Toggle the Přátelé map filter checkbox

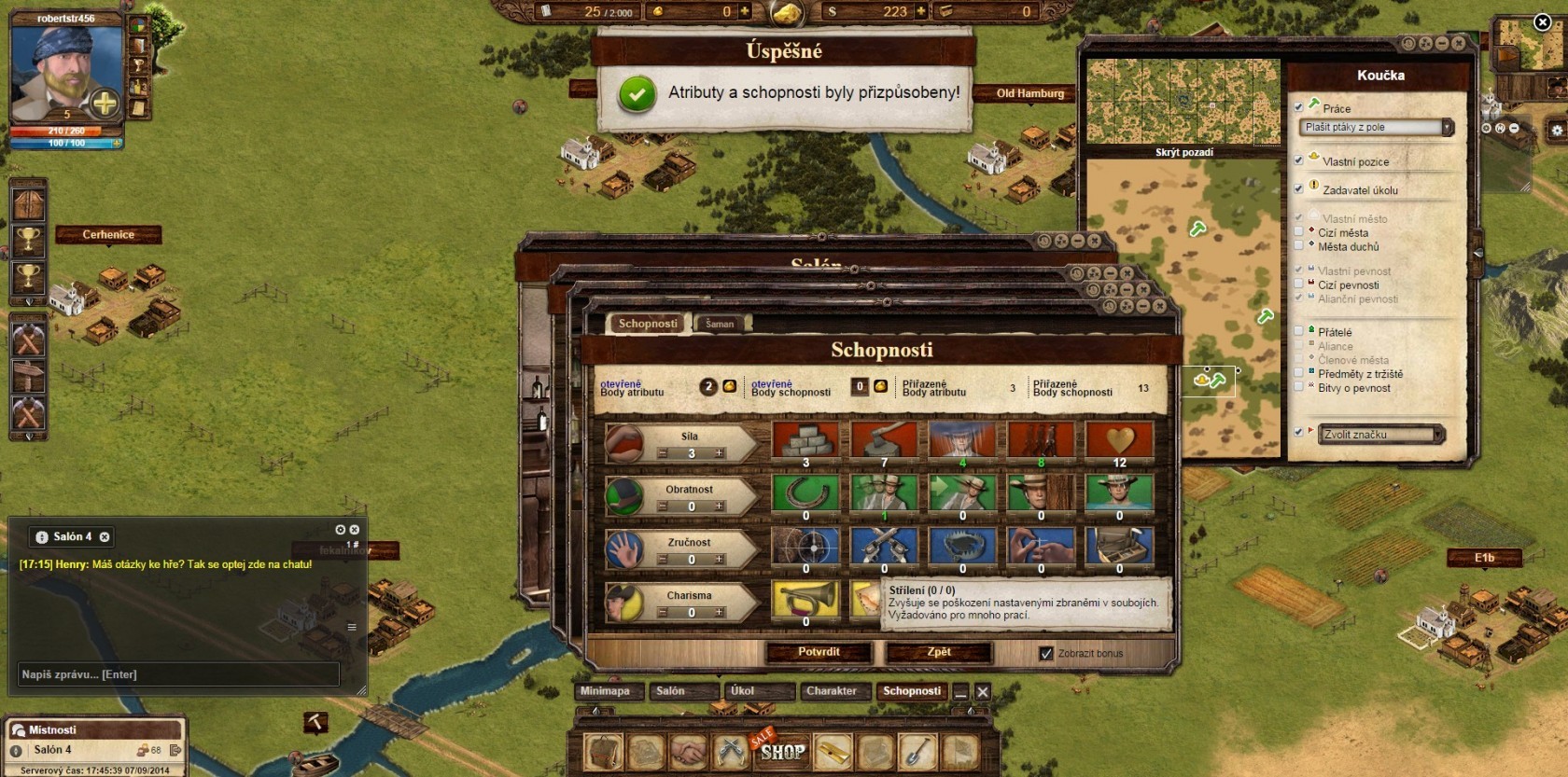coord(1298,331)
